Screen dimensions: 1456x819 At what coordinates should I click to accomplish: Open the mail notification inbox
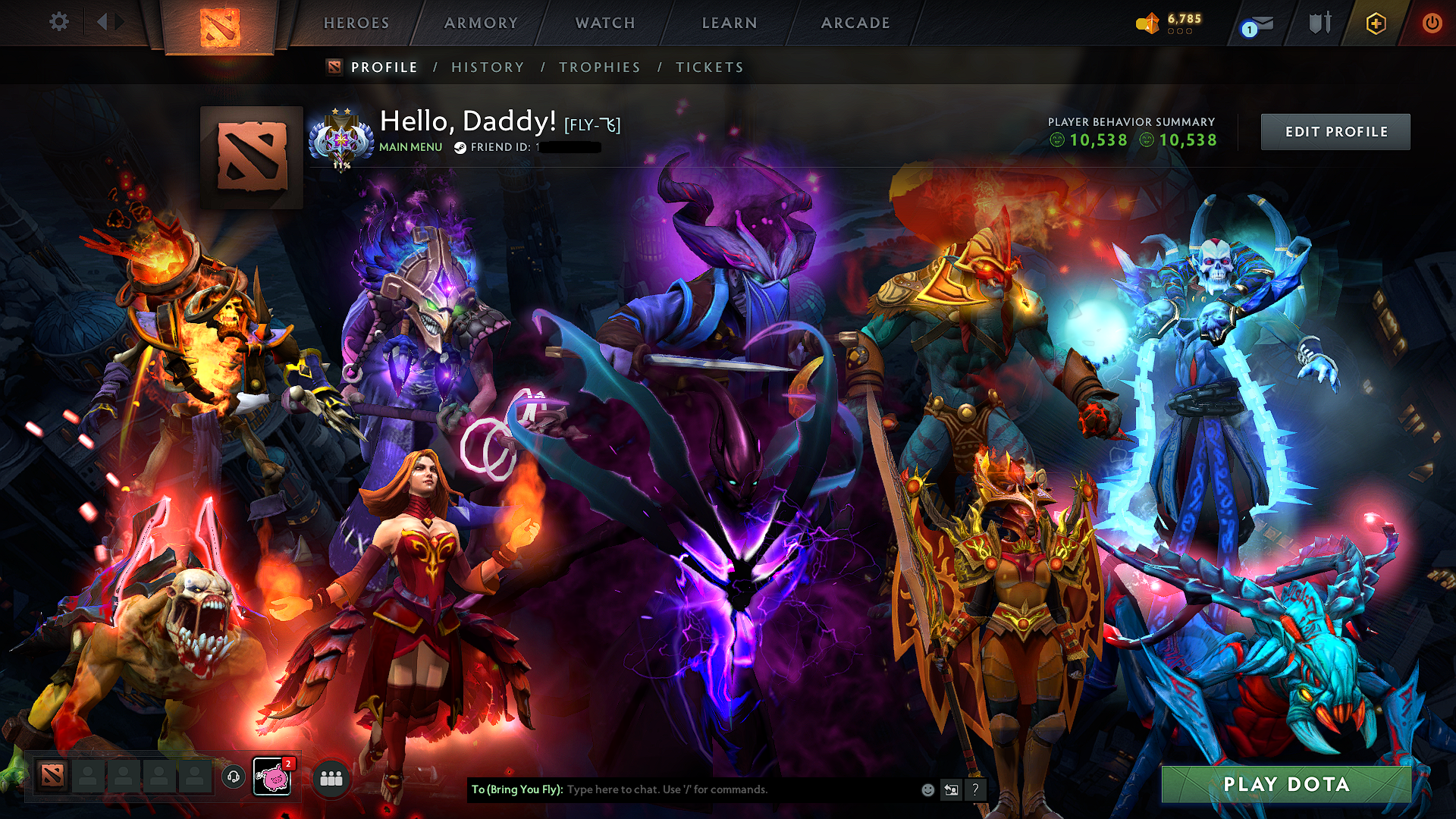(1255, 23)
